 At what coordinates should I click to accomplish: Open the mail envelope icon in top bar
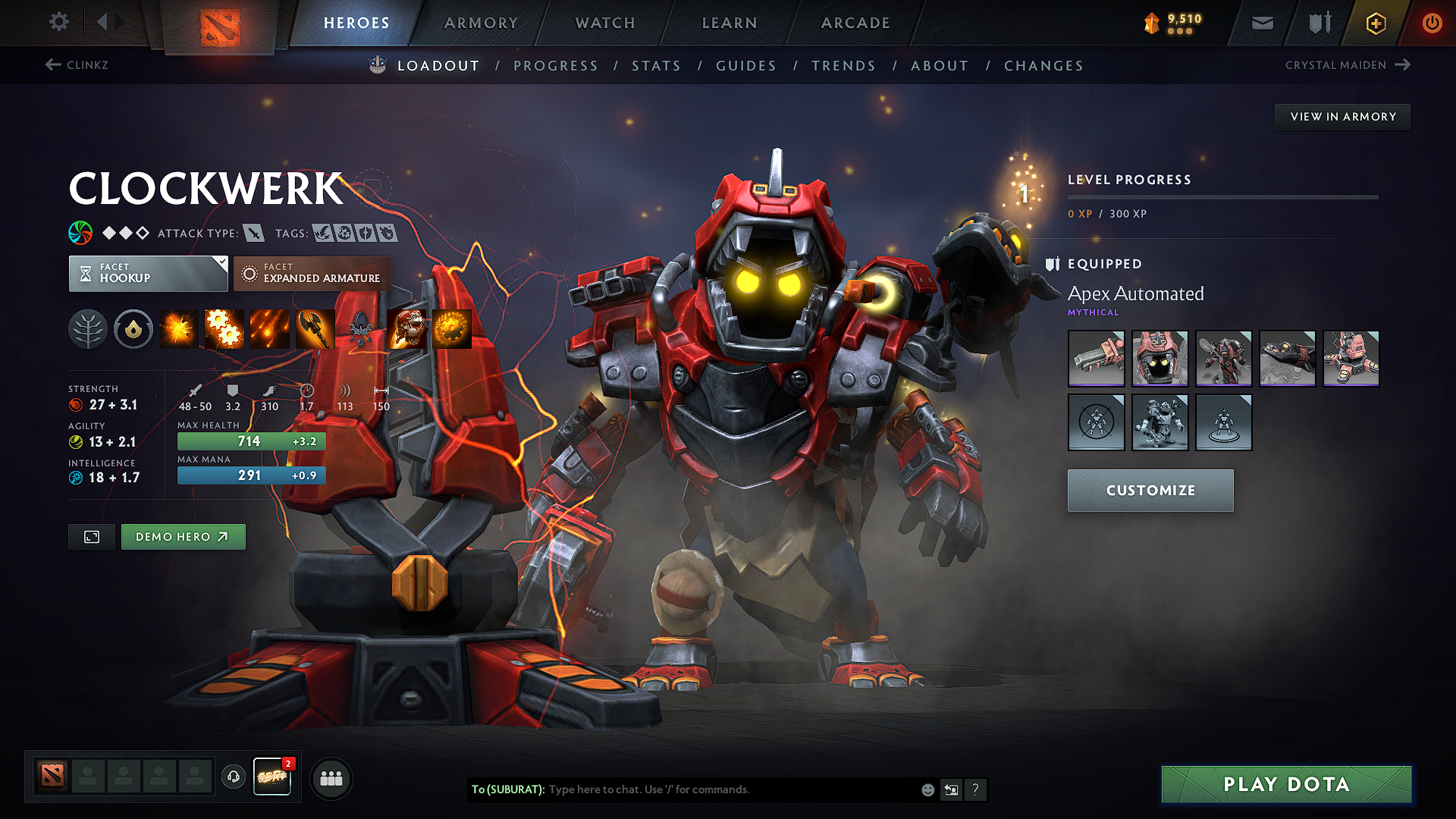(x=1261, y=23)
